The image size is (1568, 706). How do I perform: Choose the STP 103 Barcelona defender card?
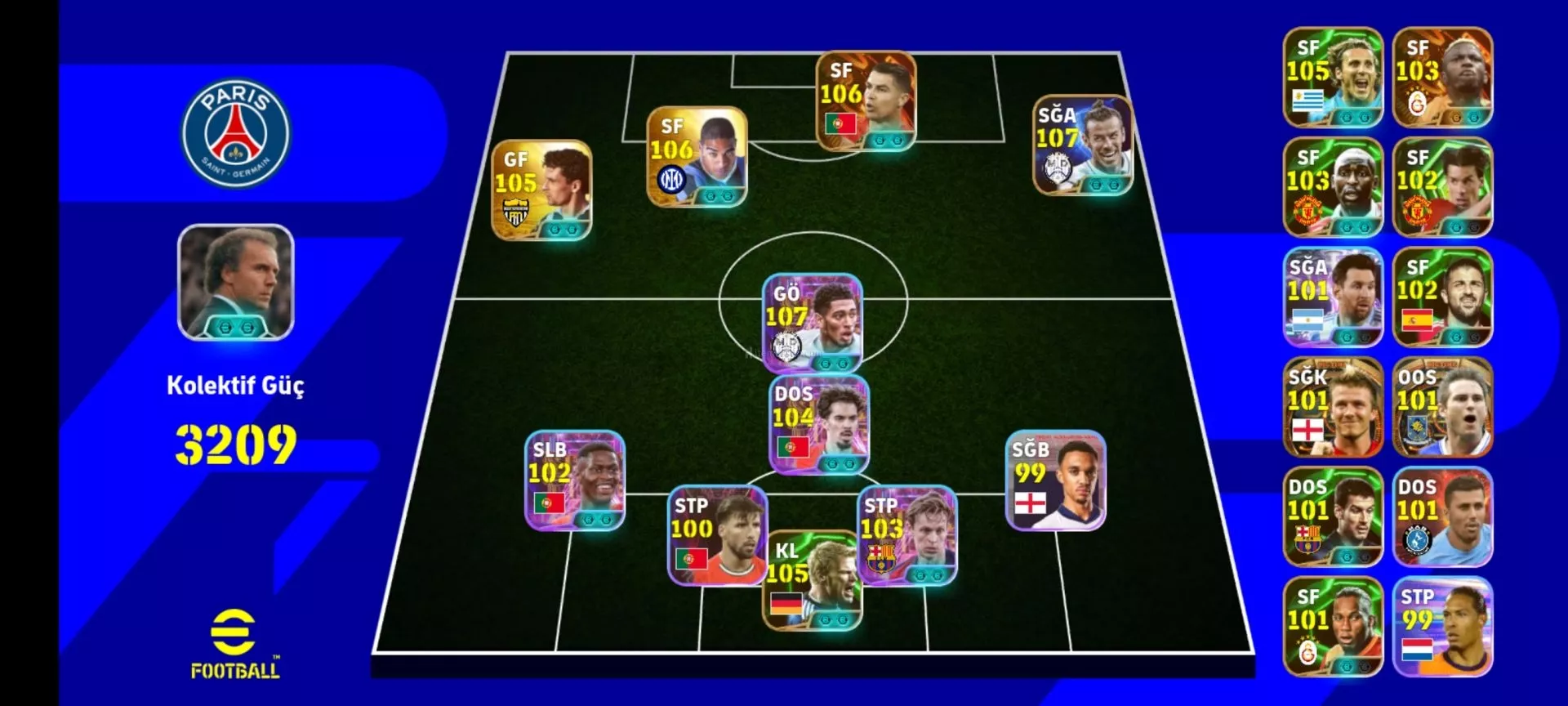906,536
